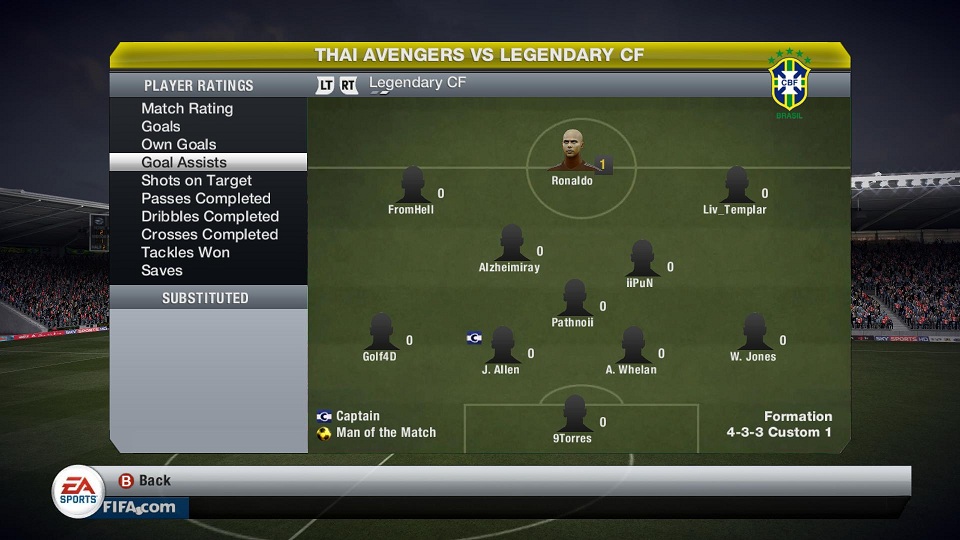Choose the Alzheimiray player marker
960x540 pixels.
[x=510, y=244]
